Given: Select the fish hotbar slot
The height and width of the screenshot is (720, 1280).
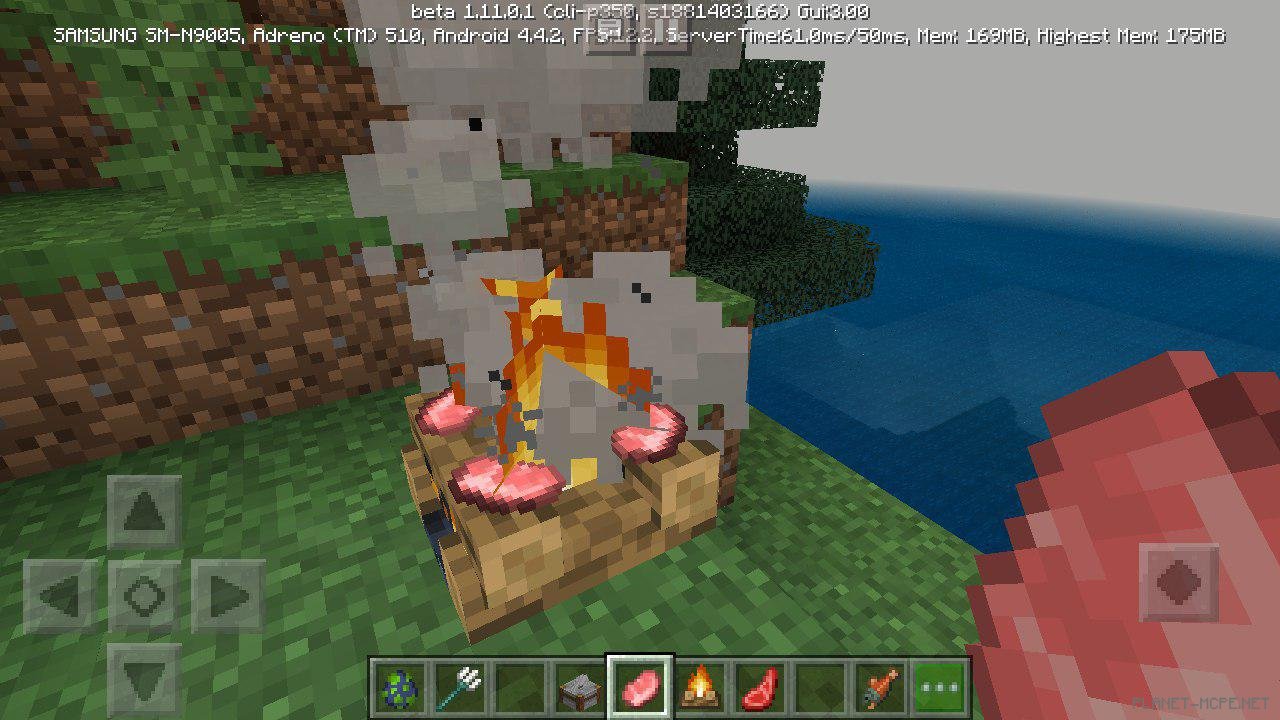Looking at the screenshot, I should point(881,687).
